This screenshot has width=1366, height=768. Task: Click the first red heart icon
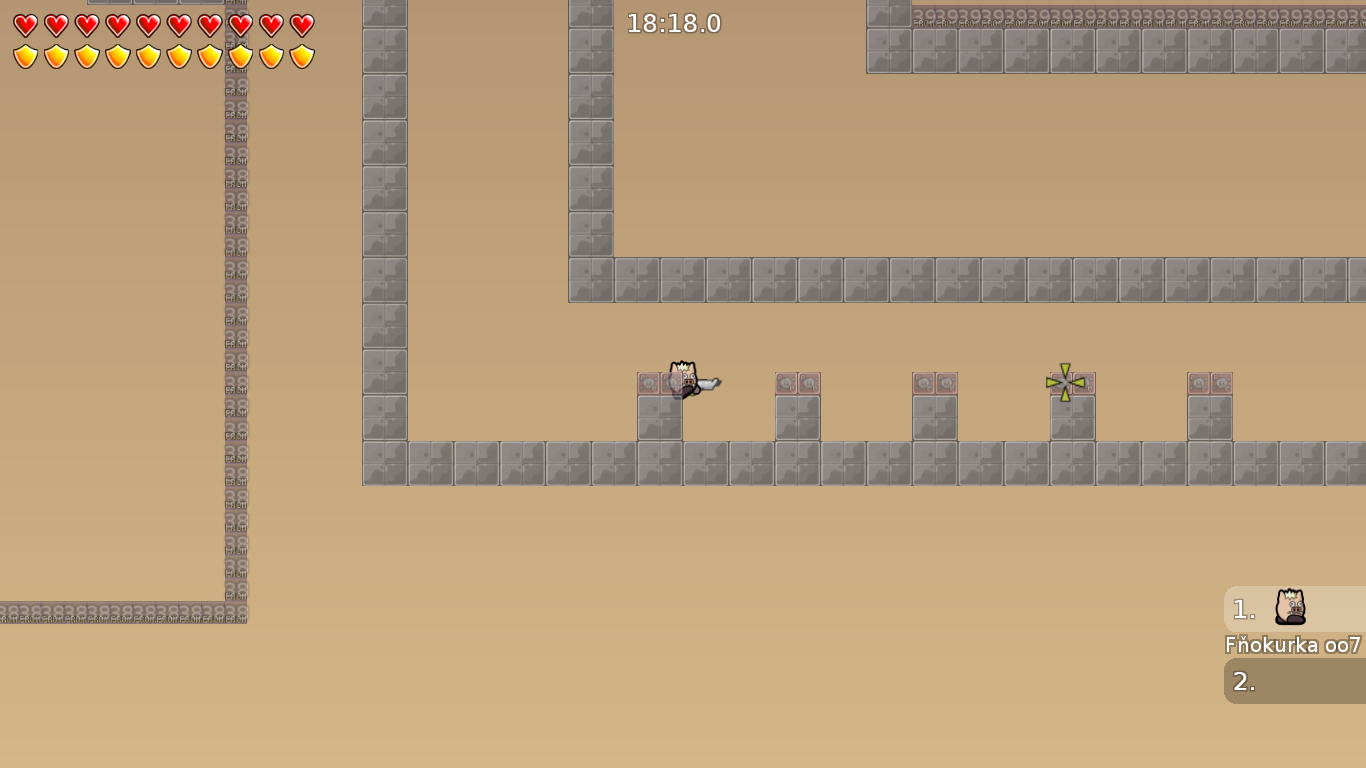pyautogui.click(x=23, y=27)
